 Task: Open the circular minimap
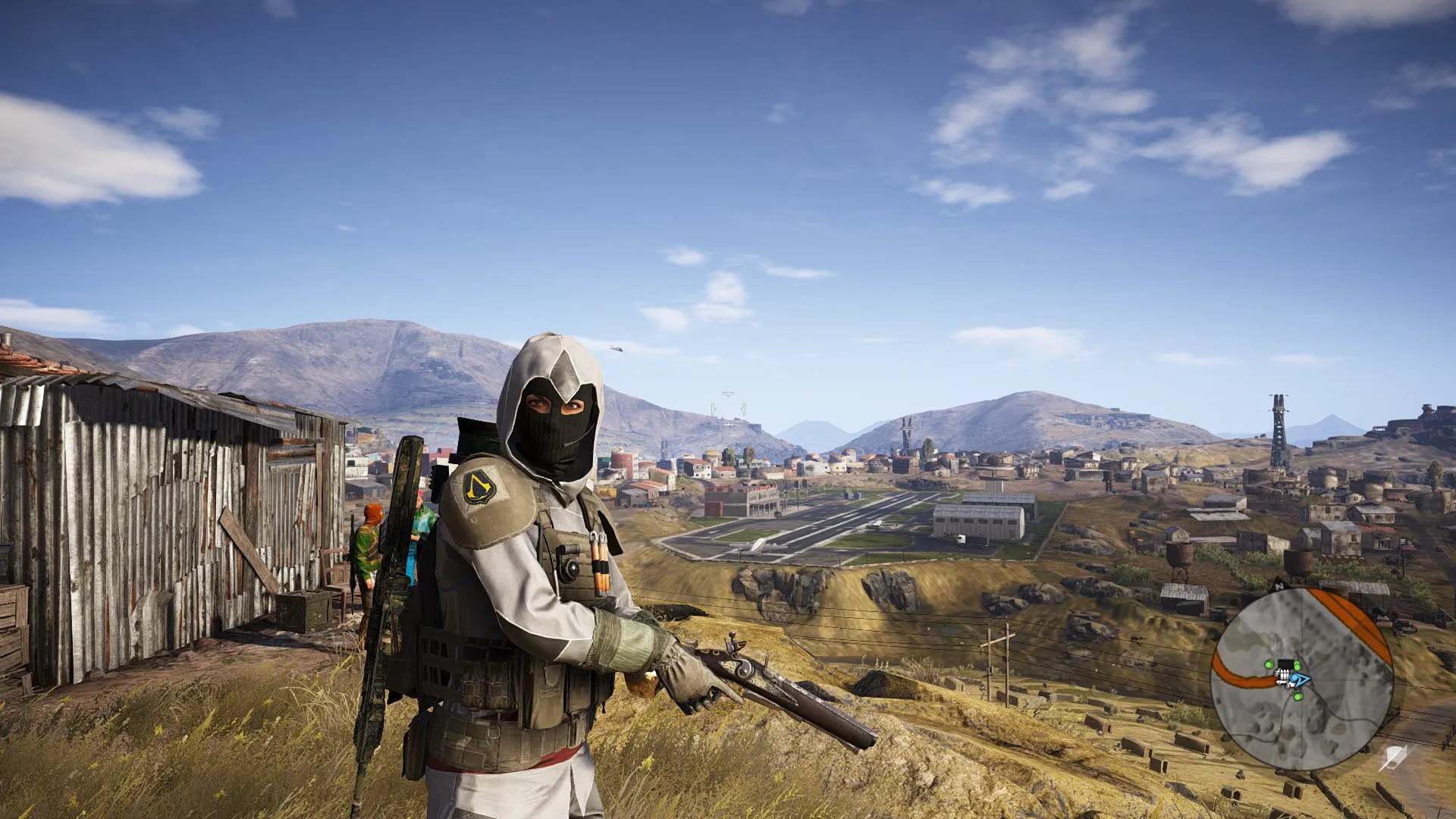[1301, 679]
